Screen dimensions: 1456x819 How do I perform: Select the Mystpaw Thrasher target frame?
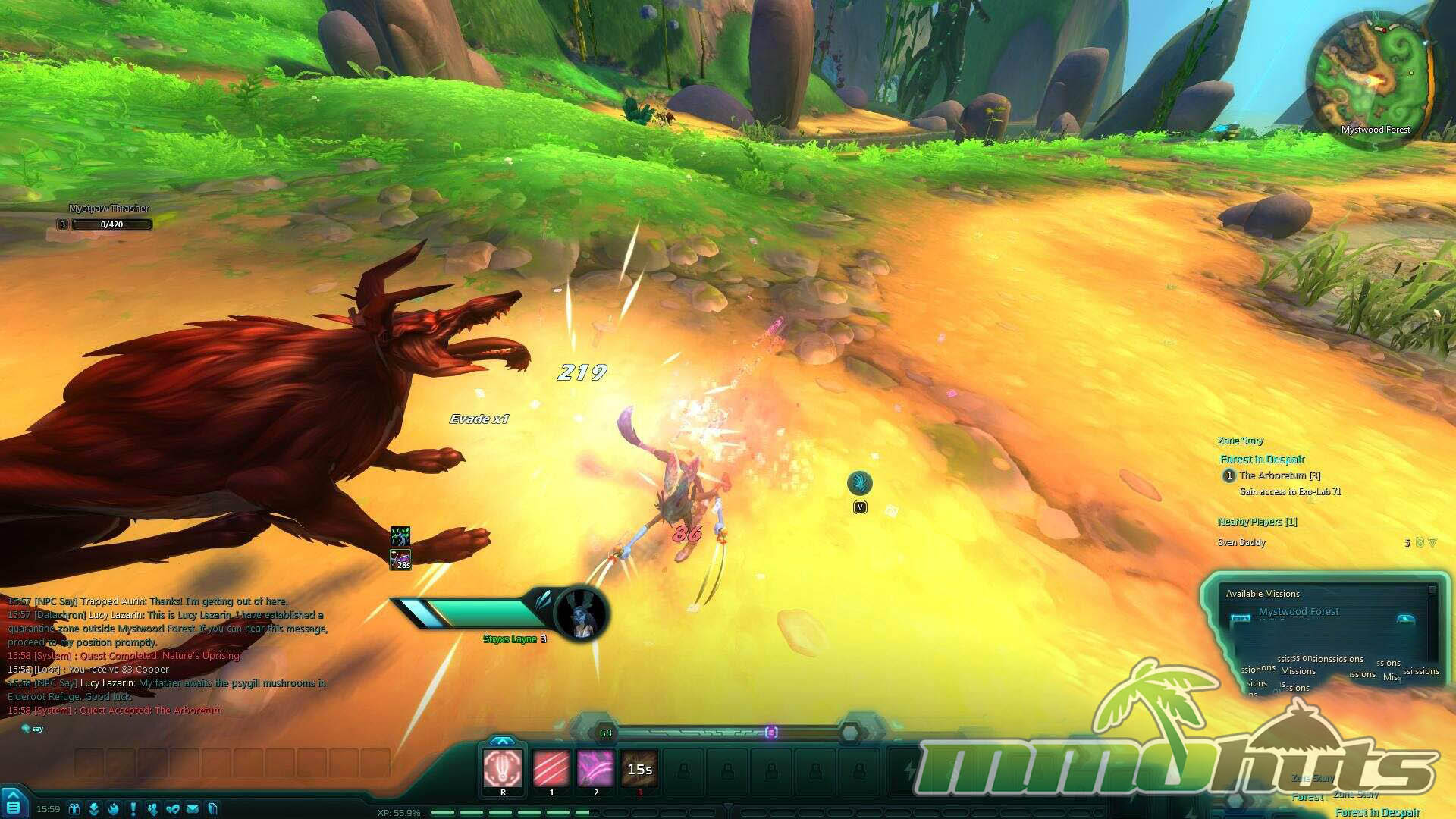(x=110, y=224)
